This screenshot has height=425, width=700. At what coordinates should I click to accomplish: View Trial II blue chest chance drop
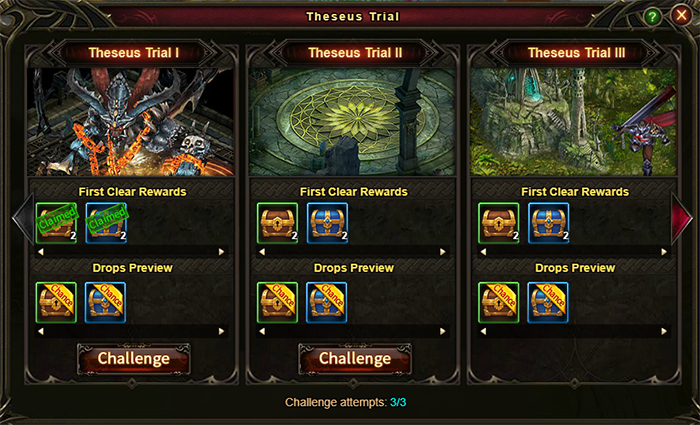[x=327, y=302]
